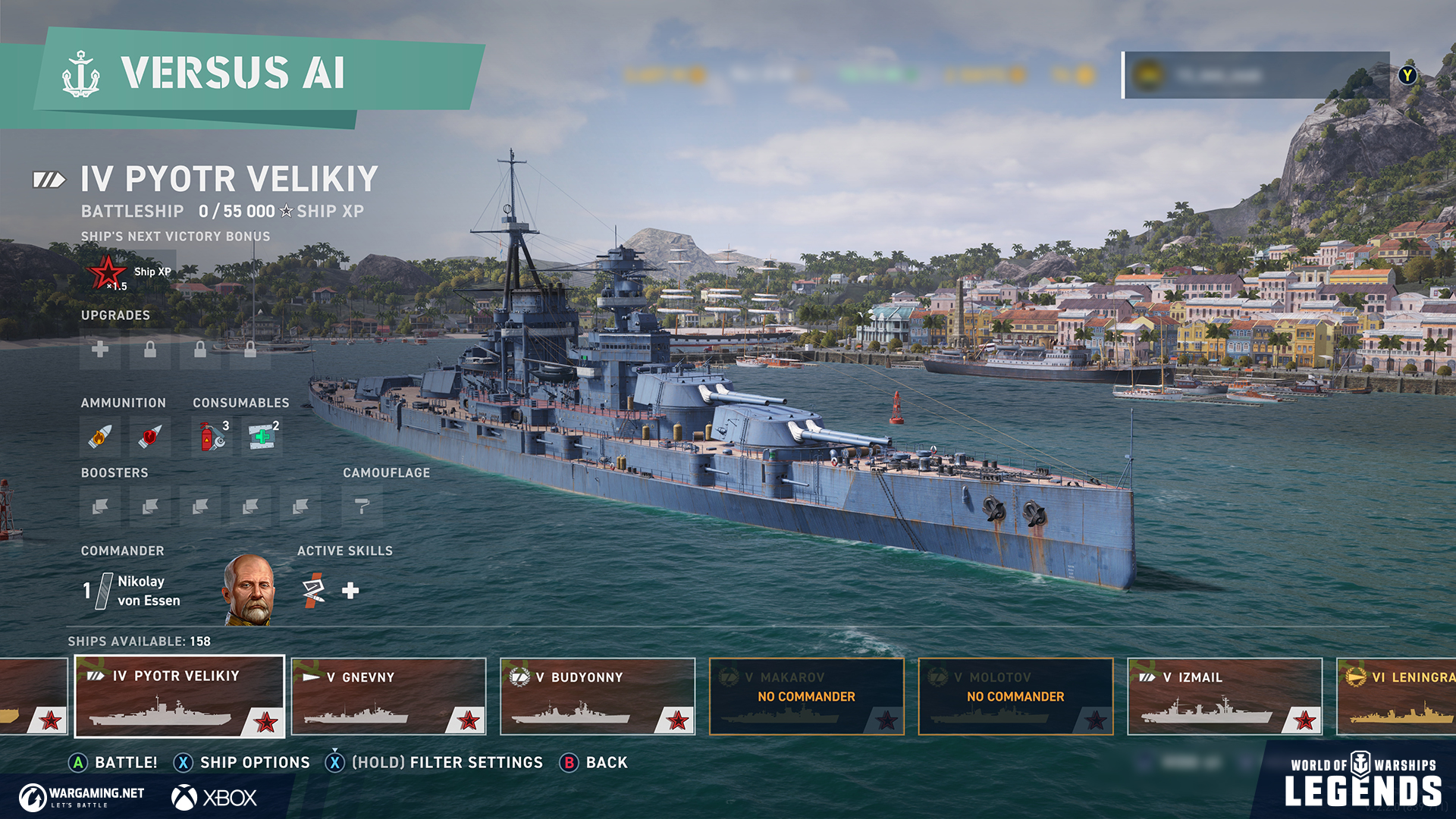The height and width of the screenshot is (819, 1456).
Task: Select the Repair Party consumable
Action: [262, 437]
